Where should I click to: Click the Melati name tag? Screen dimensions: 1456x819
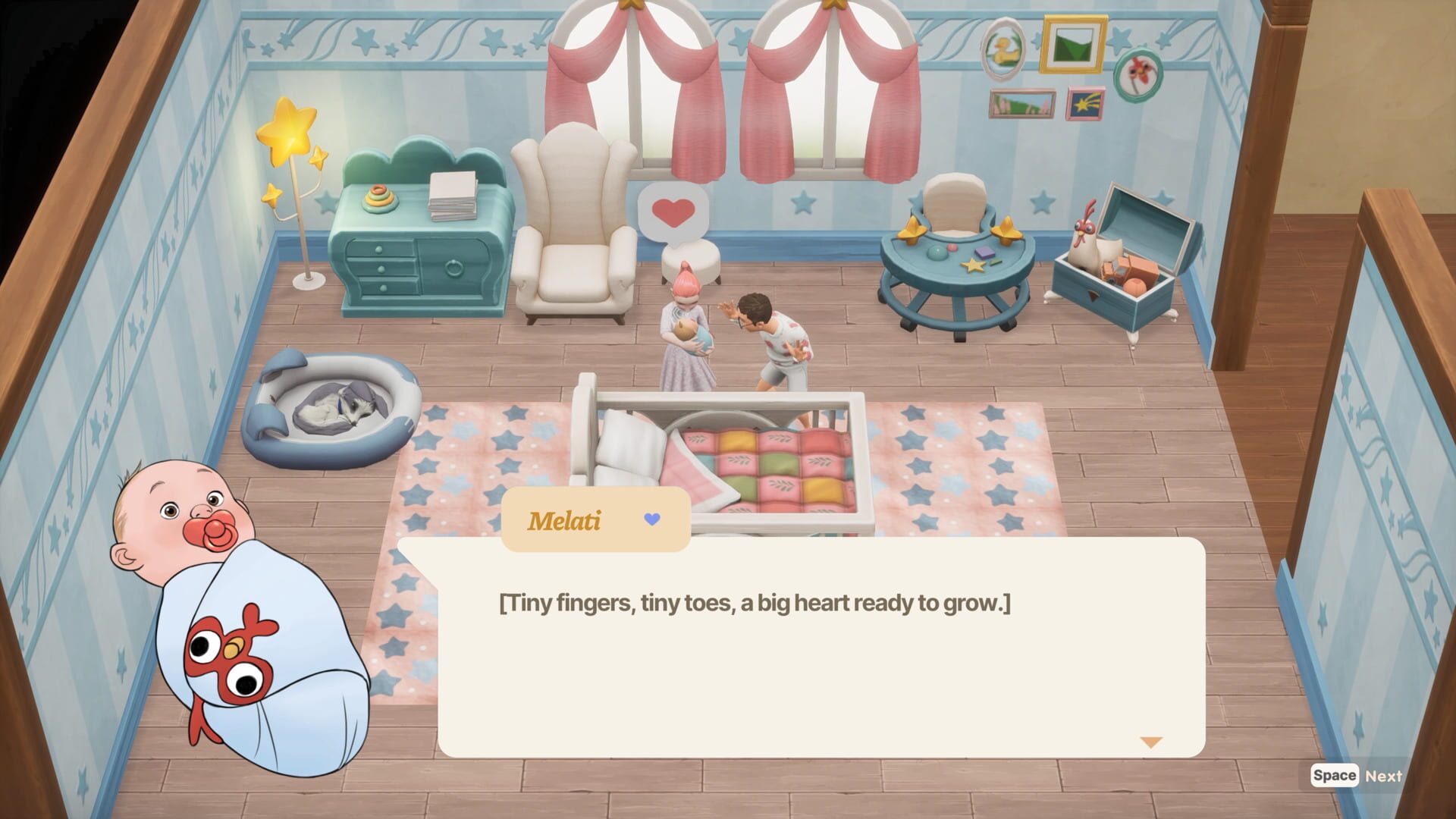pyautogui.click(x=565, y=519)
